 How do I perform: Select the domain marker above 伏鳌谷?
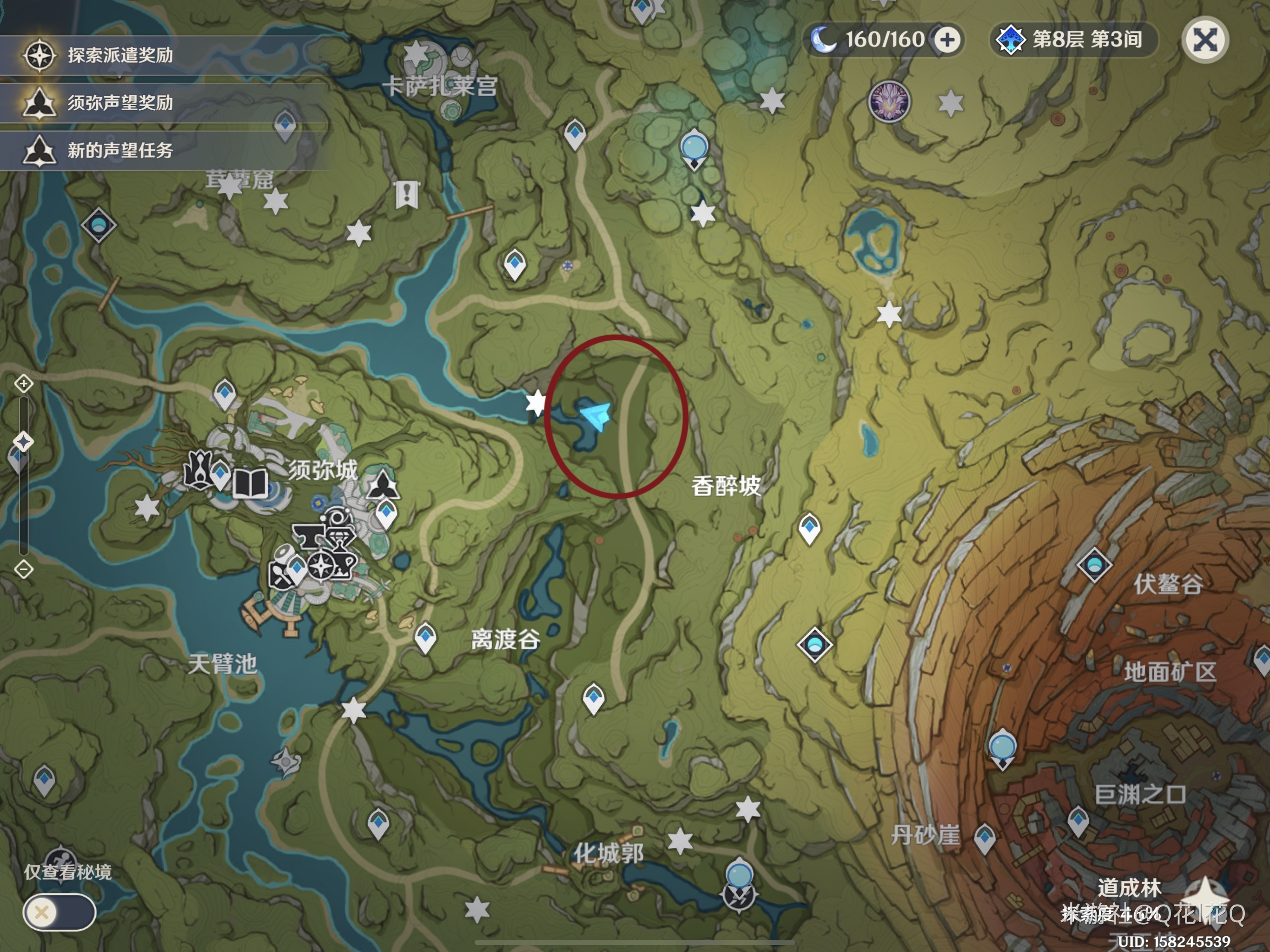click(x=1094, y=565)
